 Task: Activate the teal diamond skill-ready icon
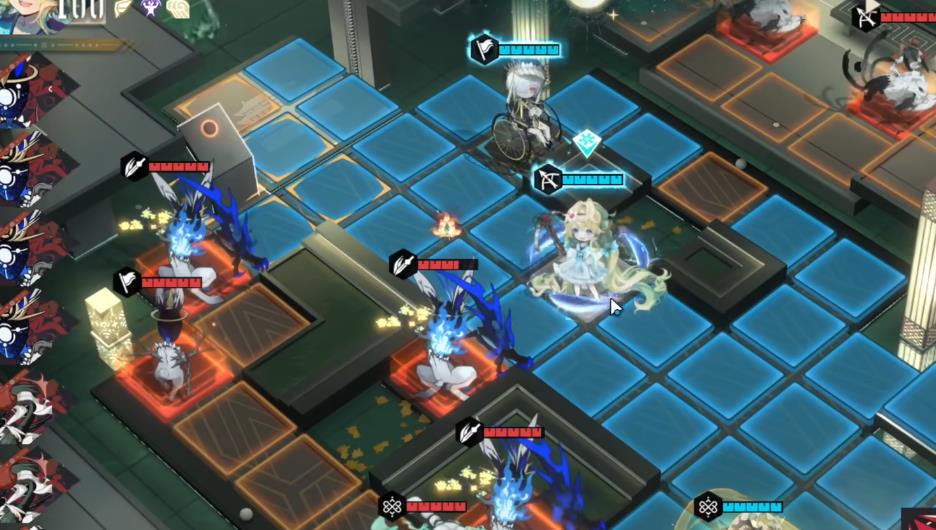[x=586, y=143]
